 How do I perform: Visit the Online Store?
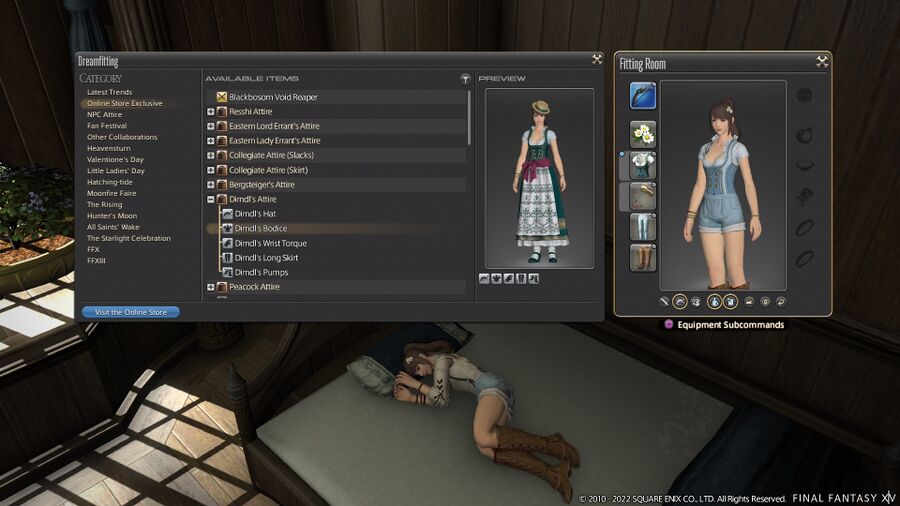131,312
